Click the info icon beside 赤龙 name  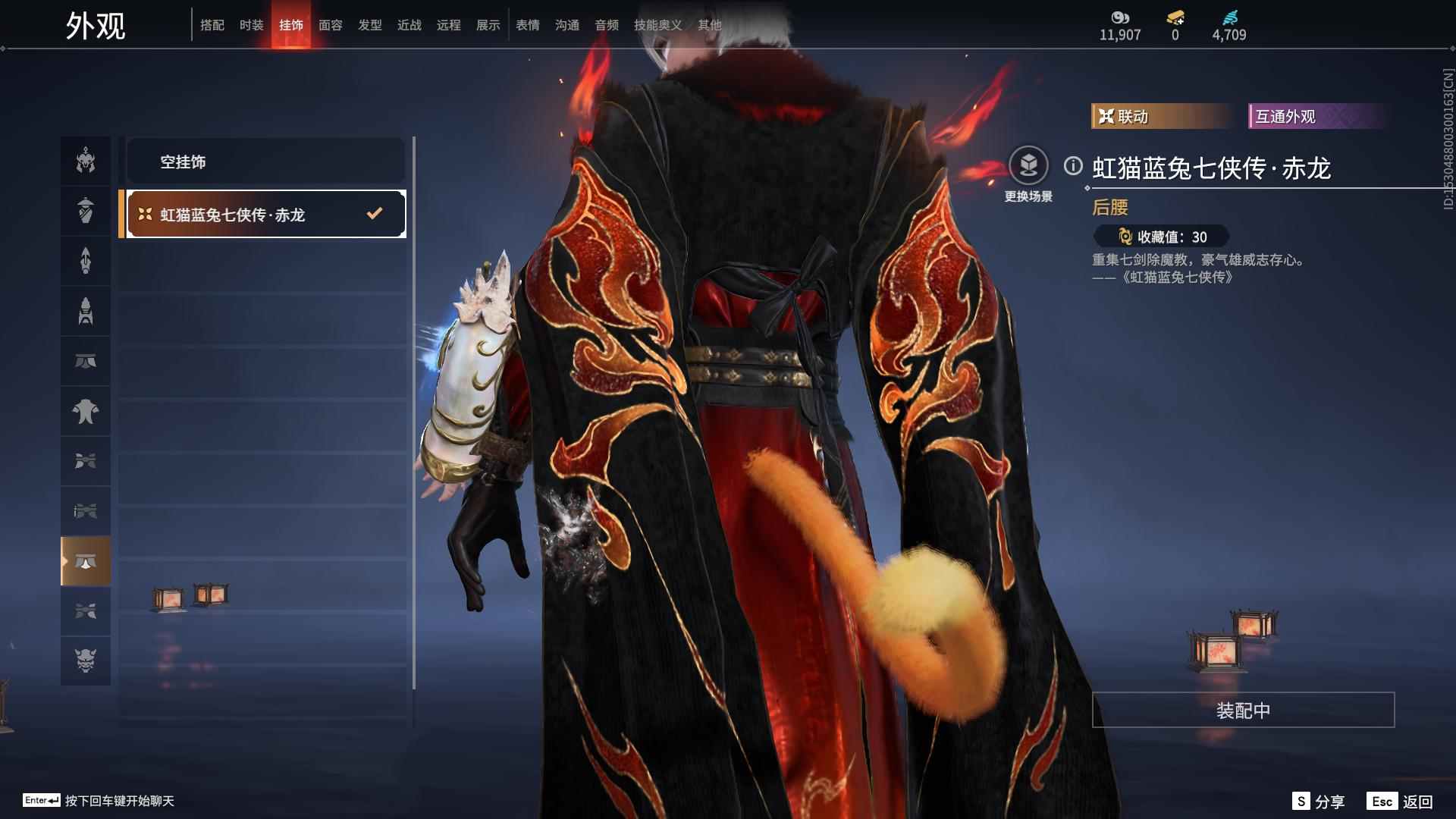click(1072, 165)
